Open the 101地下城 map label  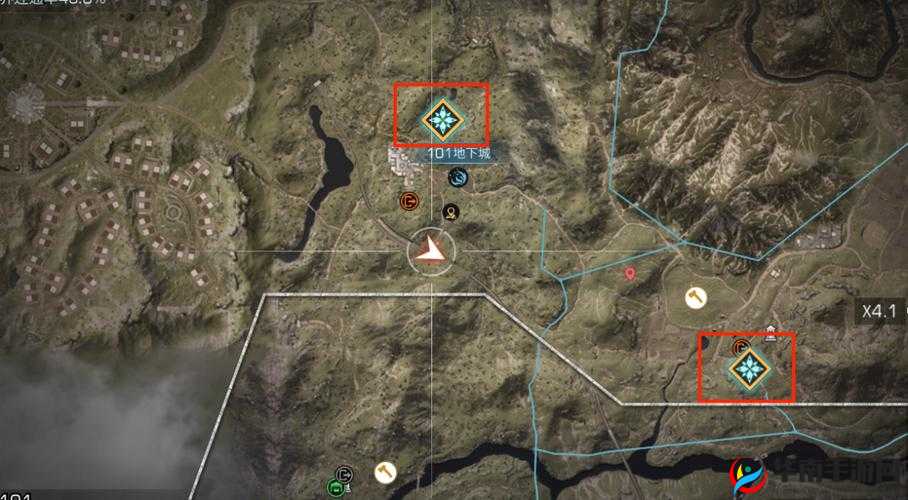[x=460, y=154]
